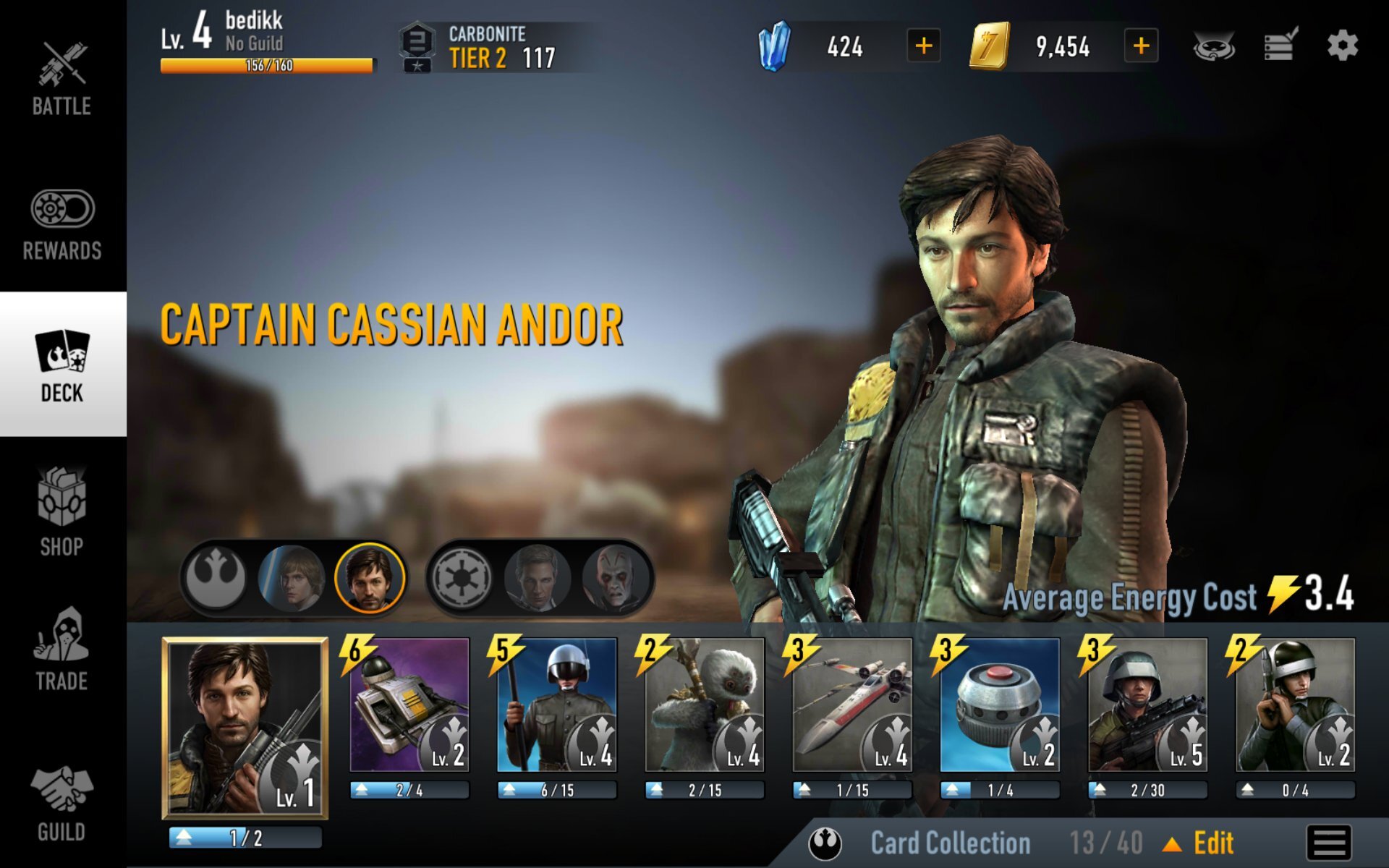
Task: Select the Grand Inquisitor leader portrait
Action: [616, 576]
